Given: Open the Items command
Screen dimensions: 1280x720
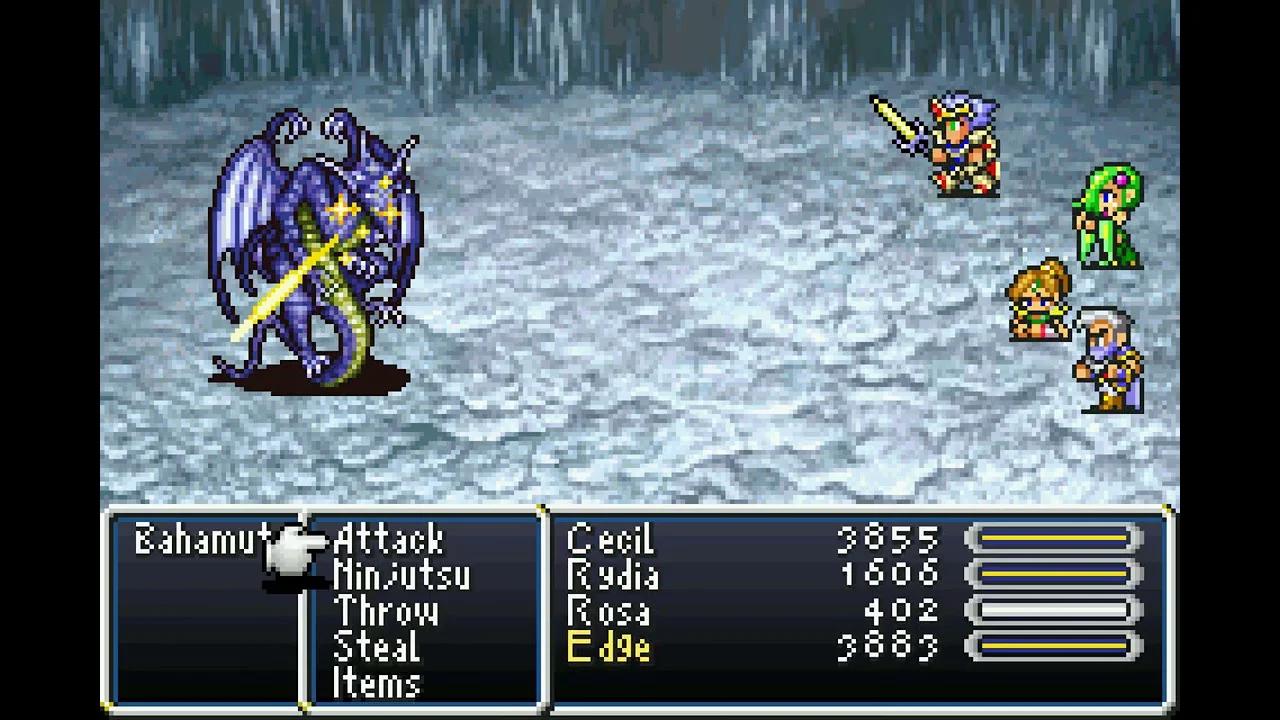Looking at the screenshot, I should 380,684.
